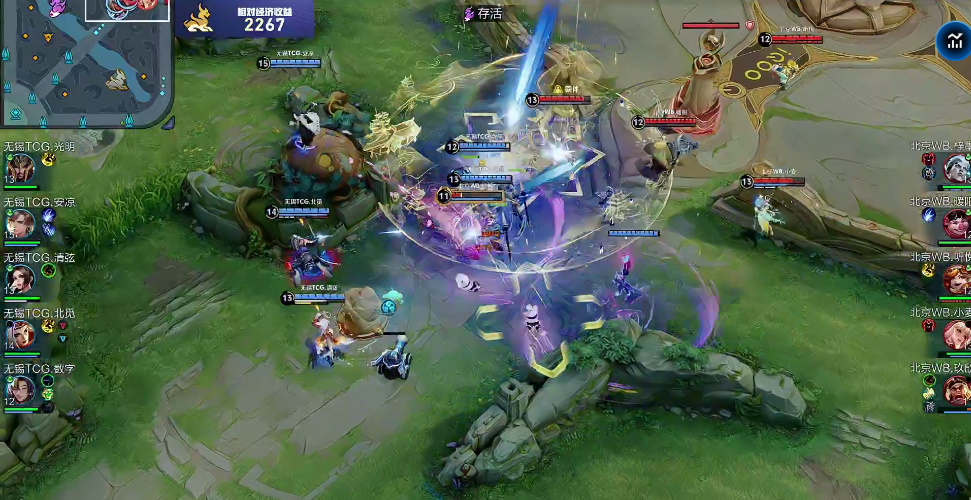Select player 无锡TCG.光明 portrait

[x=19, y=170]
